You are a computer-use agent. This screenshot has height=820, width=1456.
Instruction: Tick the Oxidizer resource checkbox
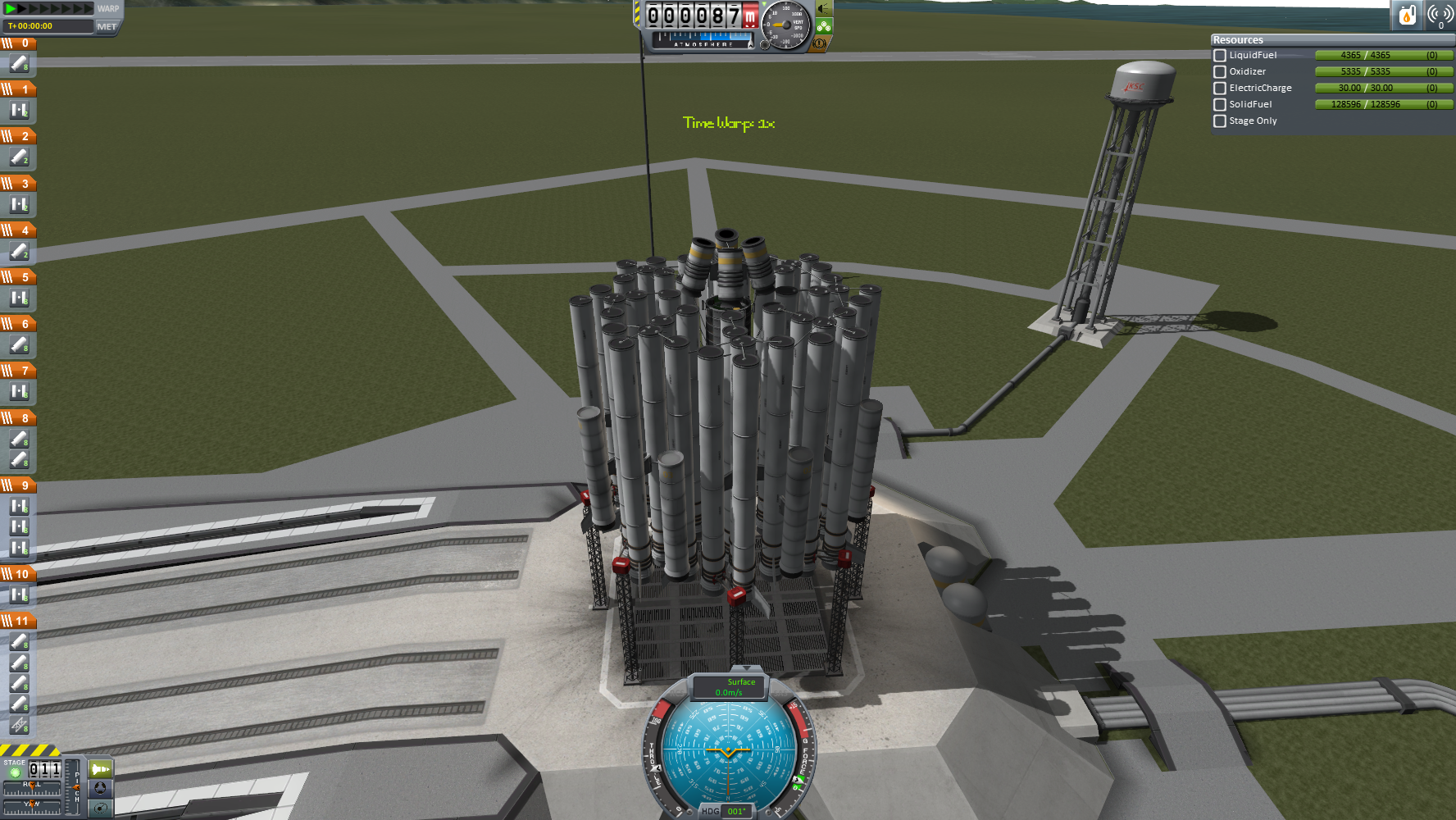click(x=1220, y=72)
